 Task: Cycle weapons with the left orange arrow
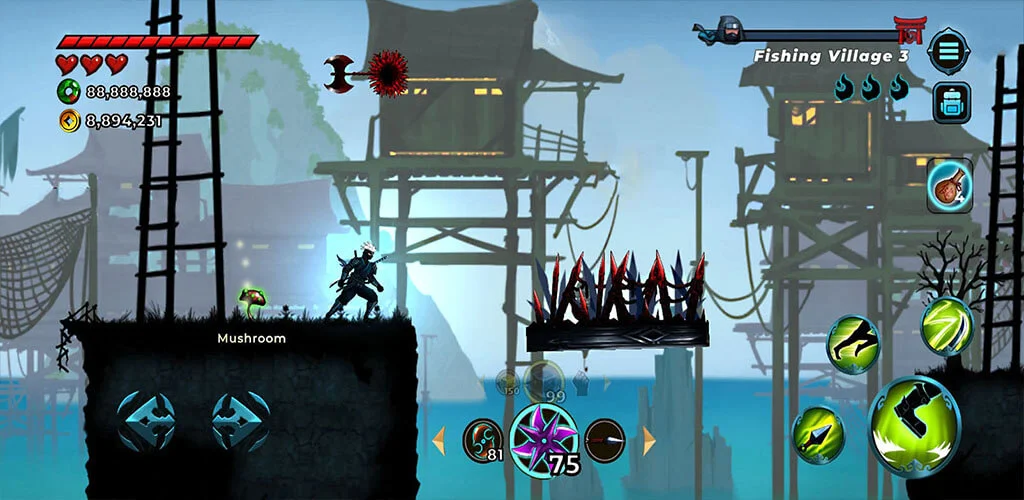pos(438,439)
